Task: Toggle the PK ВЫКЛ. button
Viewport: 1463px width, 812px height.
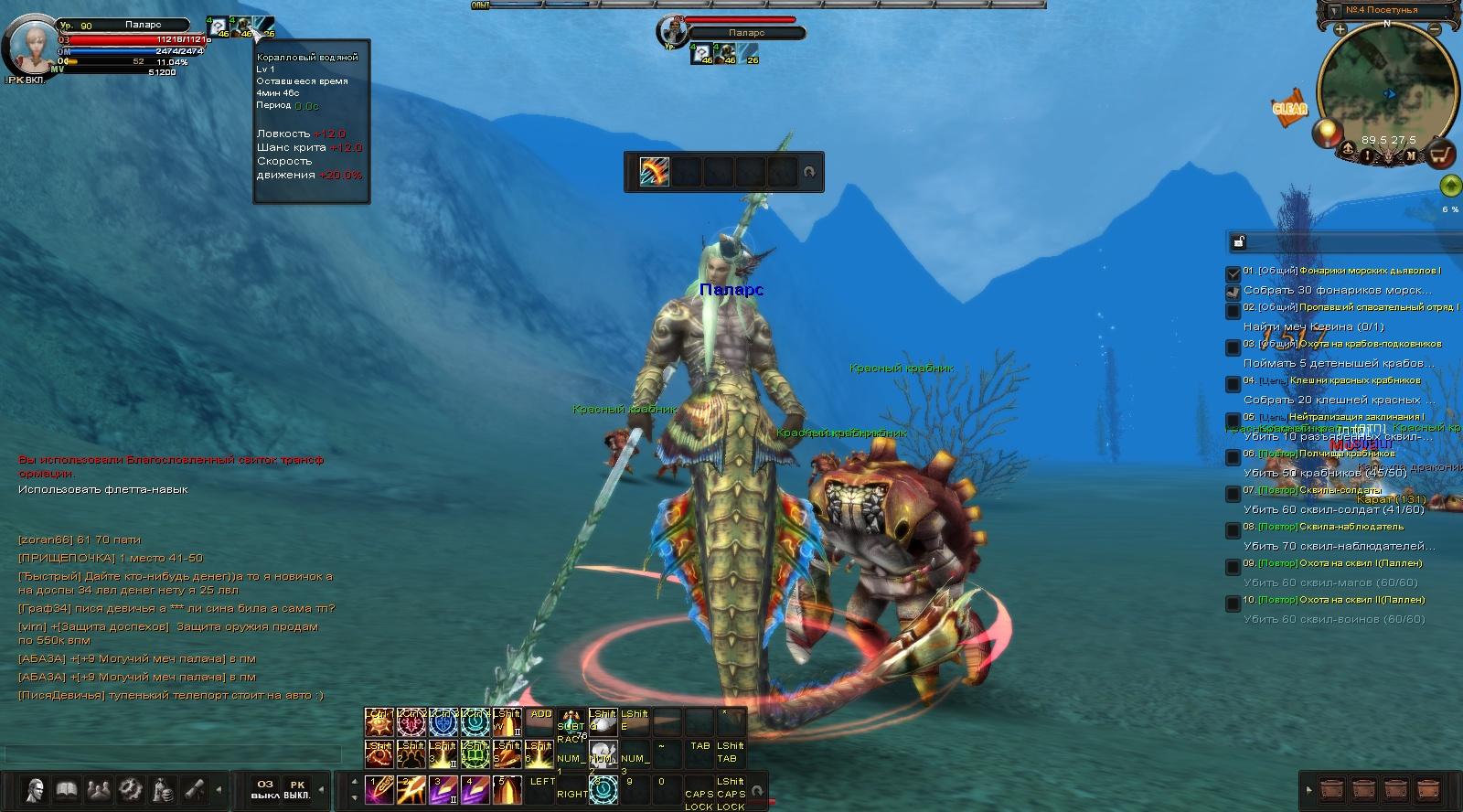Action: [x=297, y=789]
